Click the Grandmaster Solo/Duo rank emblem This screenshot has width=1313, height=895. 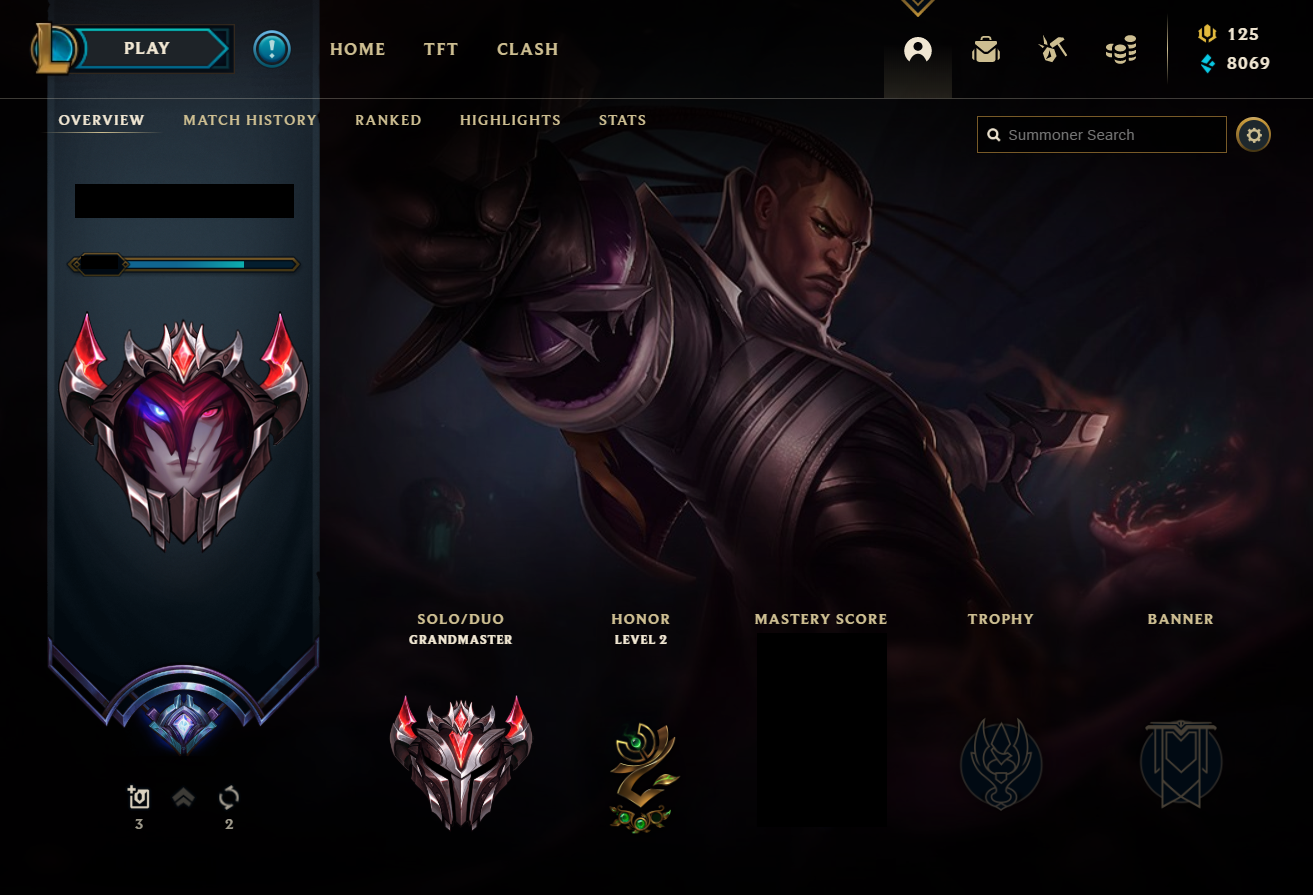tap(461, 762)
